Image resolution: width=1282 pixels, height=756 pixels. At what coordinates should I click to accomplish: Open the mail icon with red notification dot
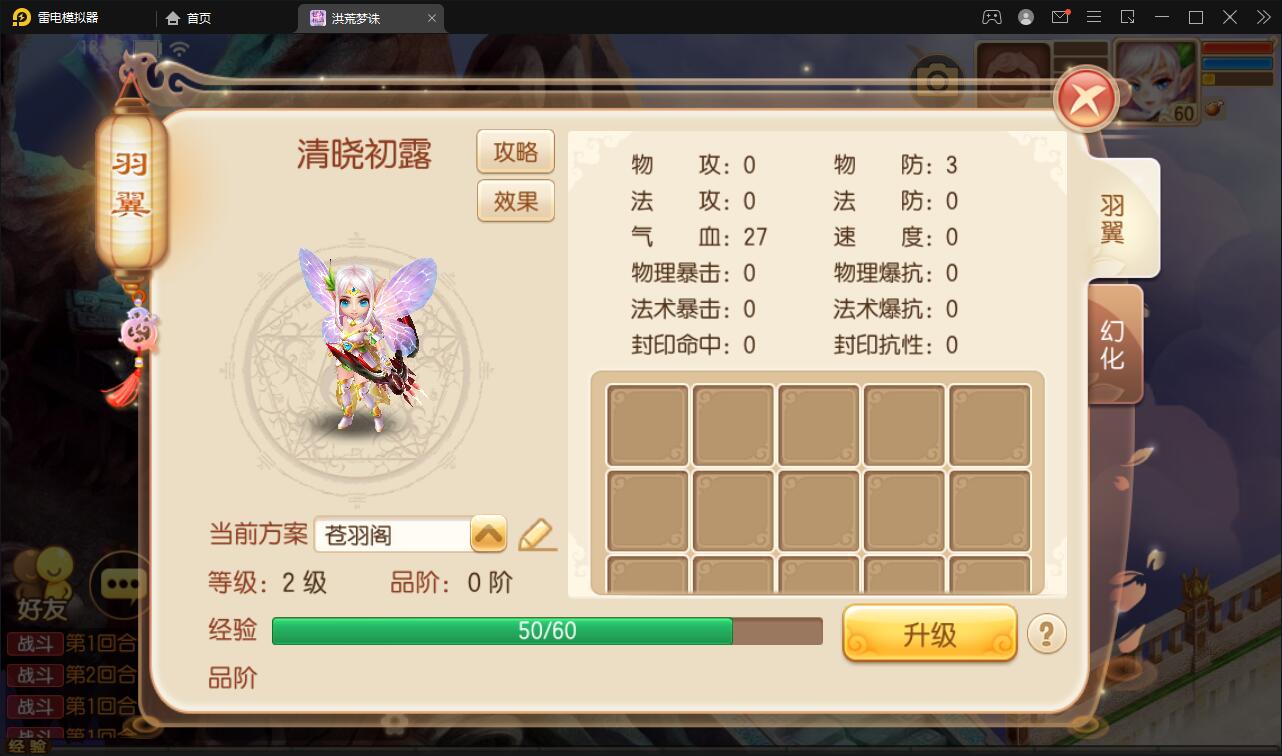1060,17
